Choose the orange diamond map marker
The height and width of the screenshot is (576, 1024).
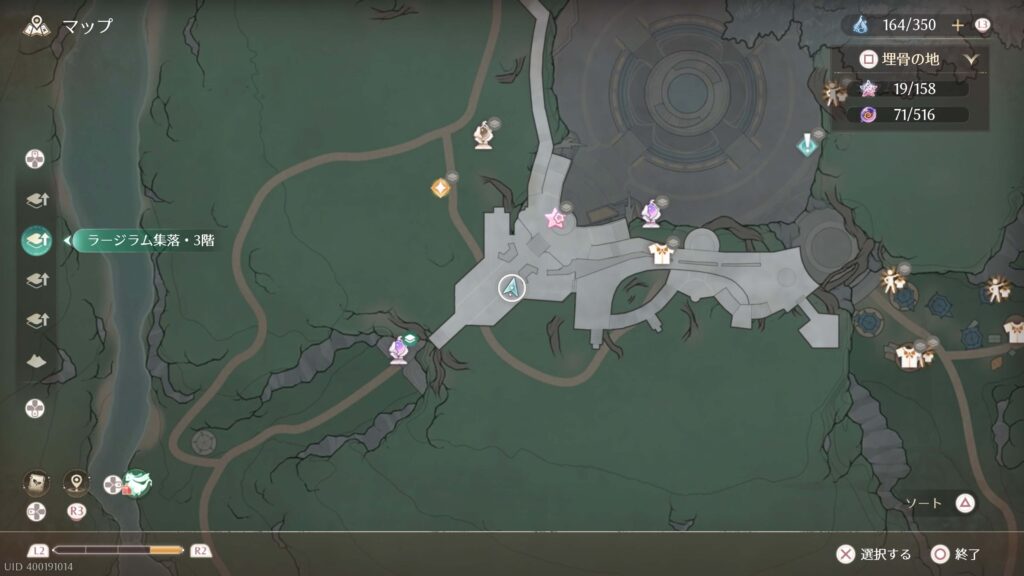point(439,187)
